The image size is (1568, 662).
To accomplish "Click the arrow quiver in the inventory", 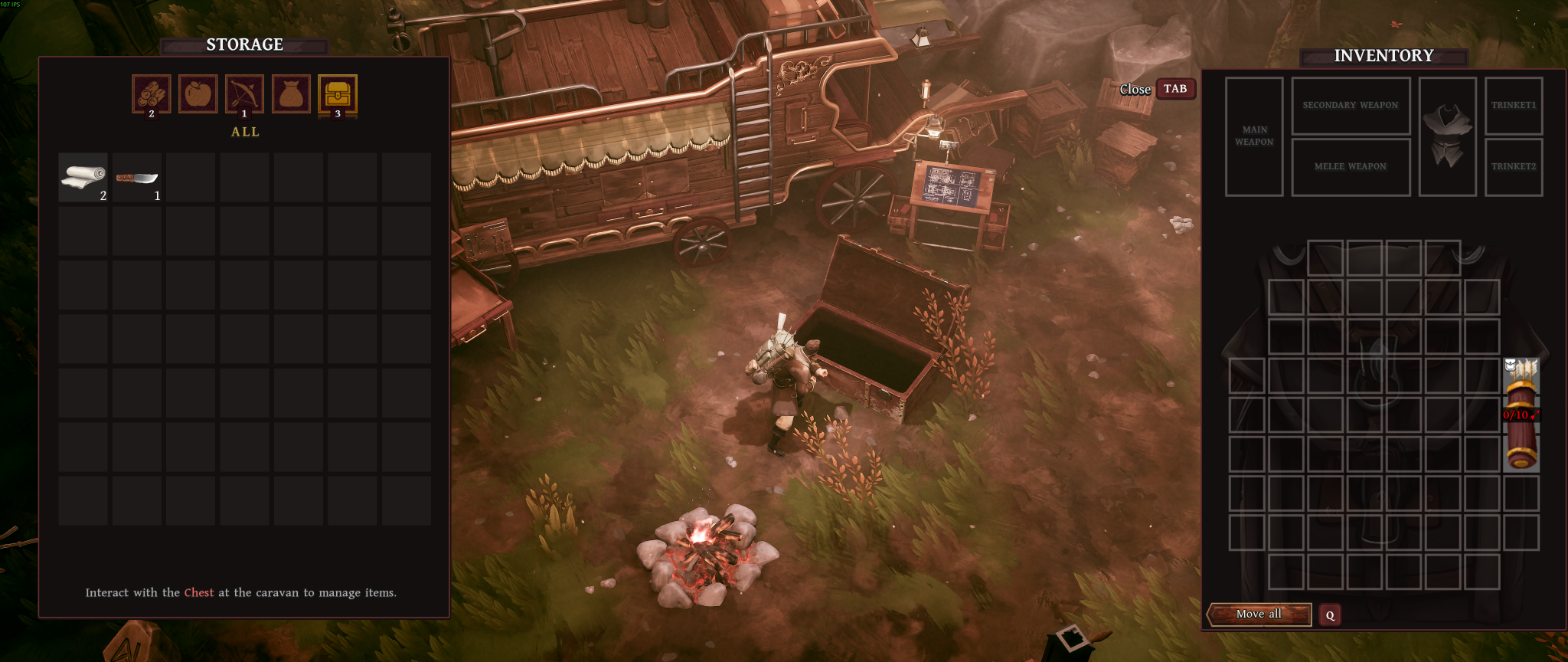I will coord(1521,414).
